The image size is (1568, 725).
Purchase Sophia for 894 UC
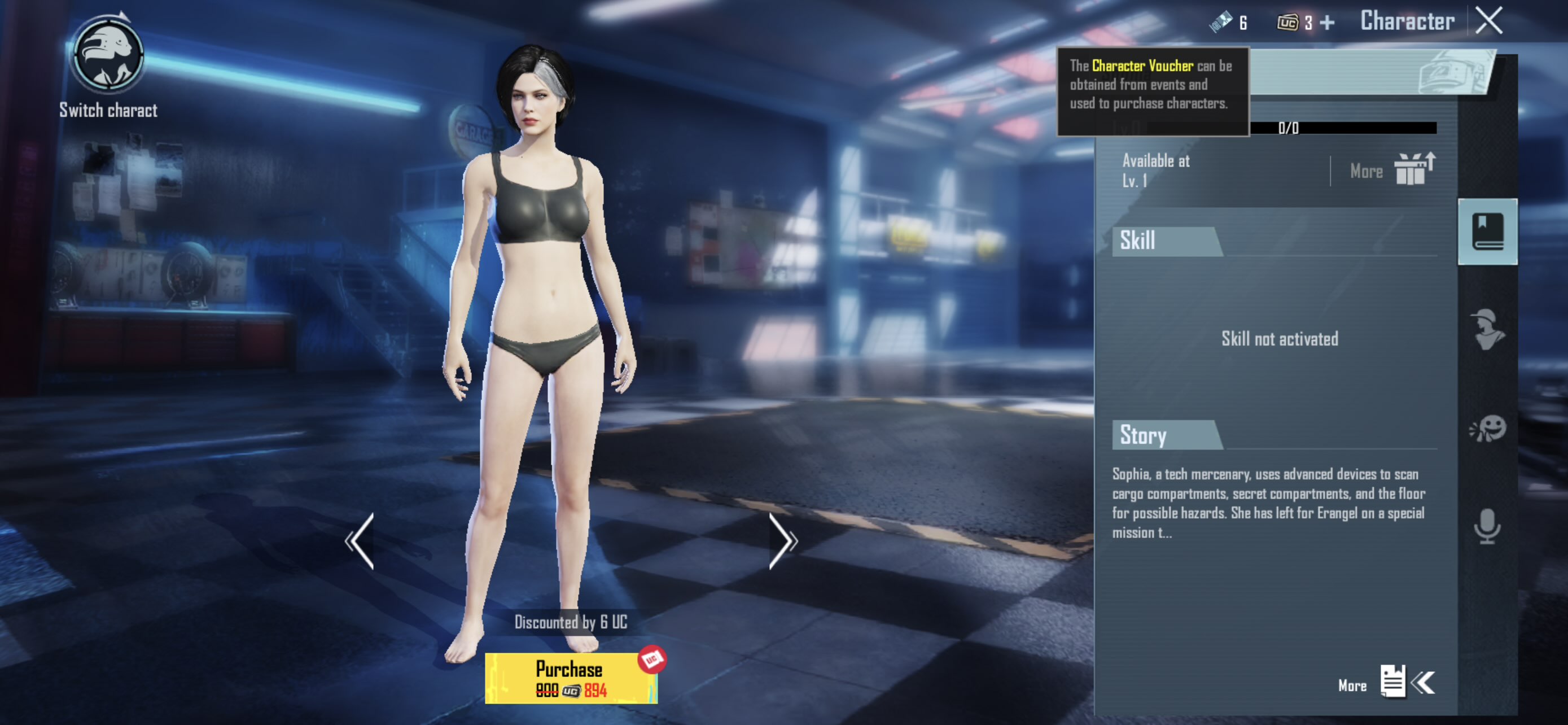pos(570,678)
